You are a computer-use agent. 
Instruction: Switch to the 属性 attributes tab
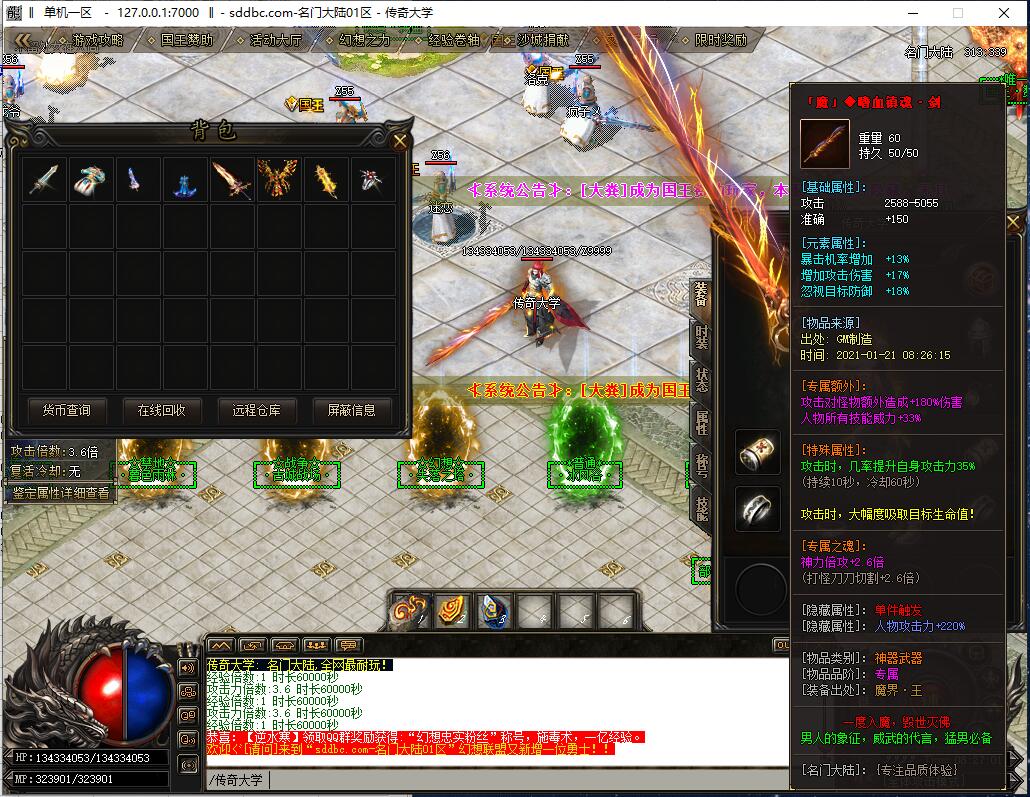pyautogui.click(x=702, y=423)
